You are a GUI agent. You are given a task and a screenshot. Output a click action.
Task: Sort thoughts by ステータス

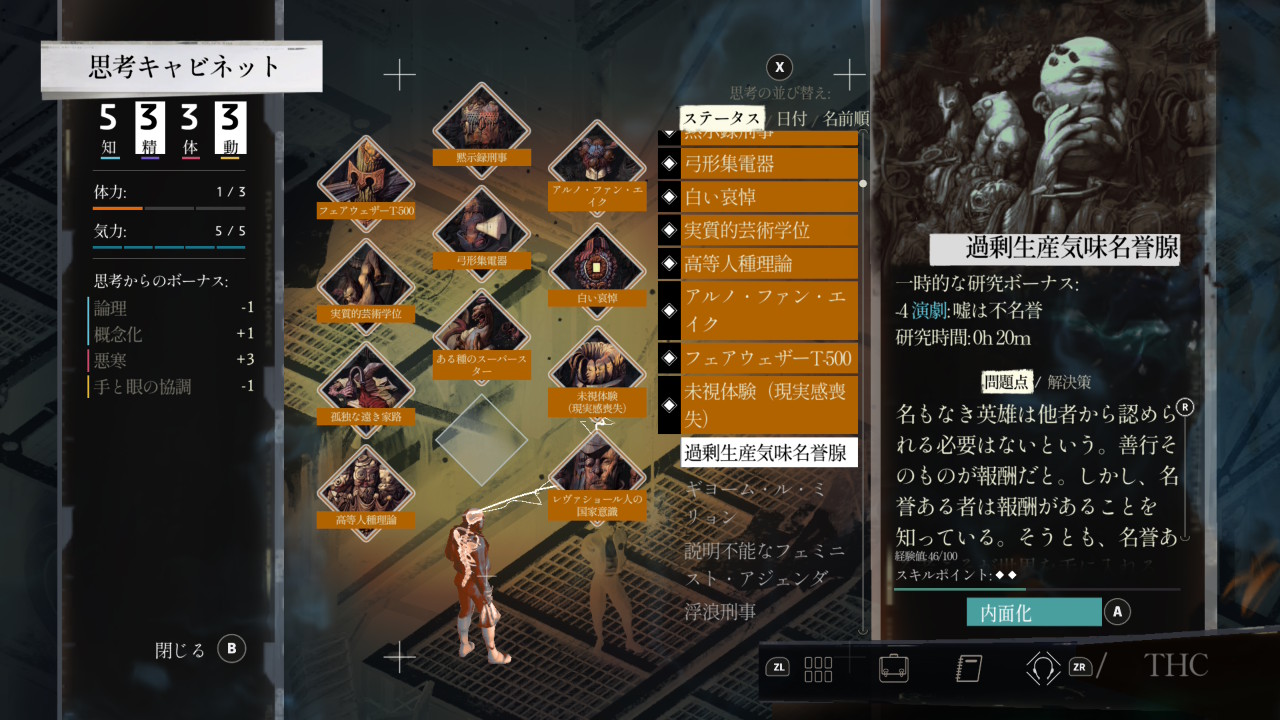[x=721, y=118]
